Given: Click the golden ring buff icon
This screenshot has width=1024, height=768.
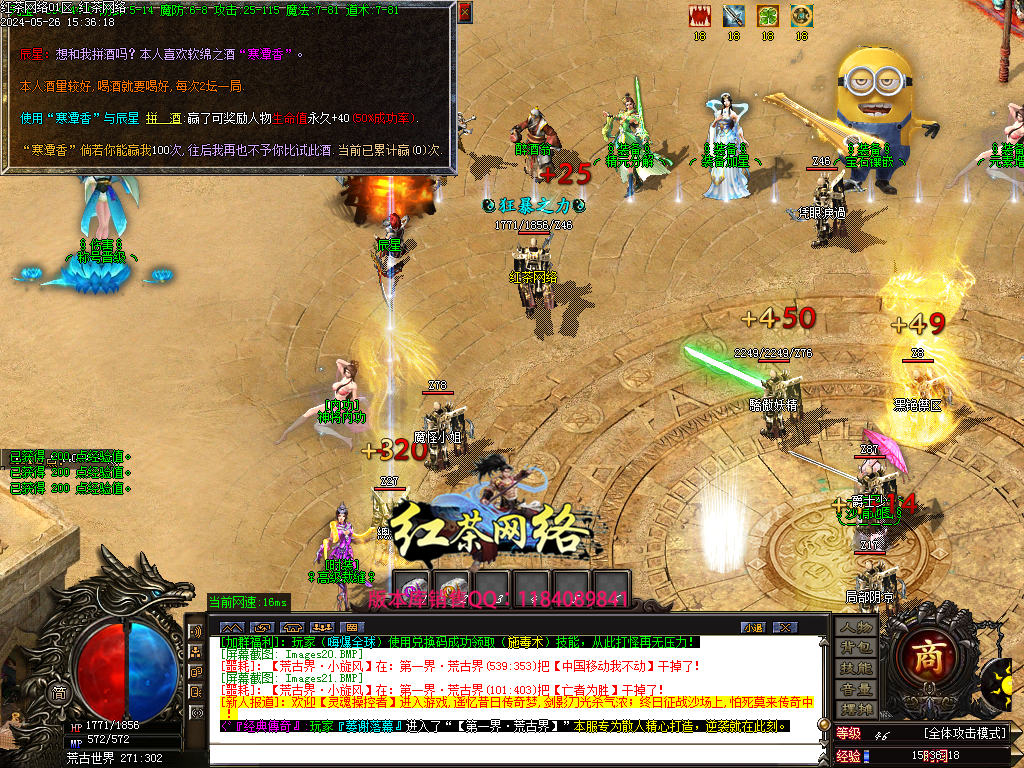Looking at the screenshot, I should (801, 16).
